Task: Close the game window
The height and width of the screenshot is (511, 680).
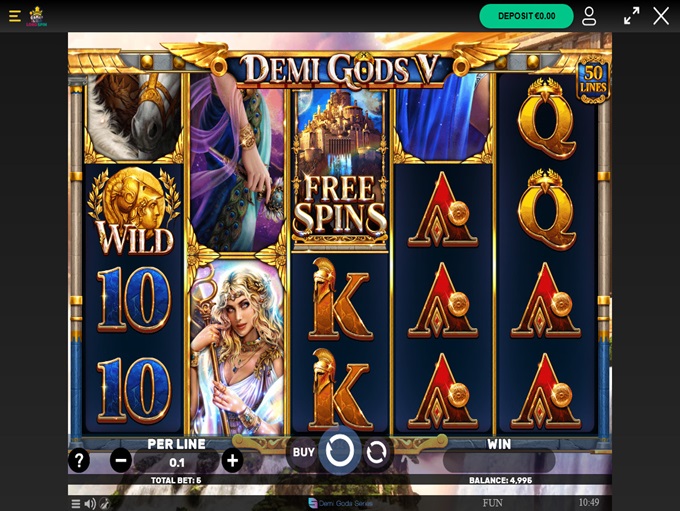Action: [x=661, y=16]
